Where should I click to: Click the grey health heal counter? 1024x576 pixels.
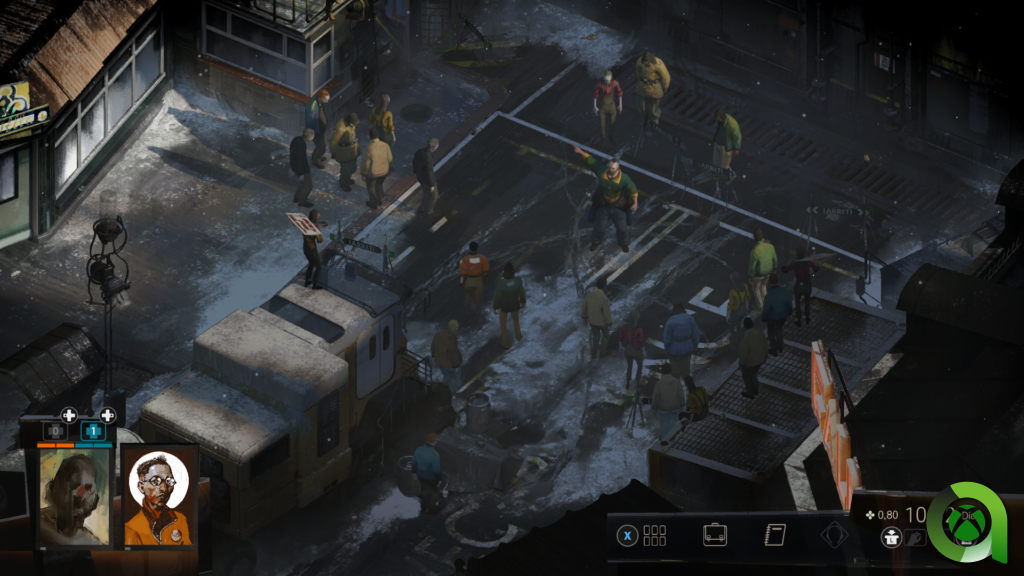(55, 431)
